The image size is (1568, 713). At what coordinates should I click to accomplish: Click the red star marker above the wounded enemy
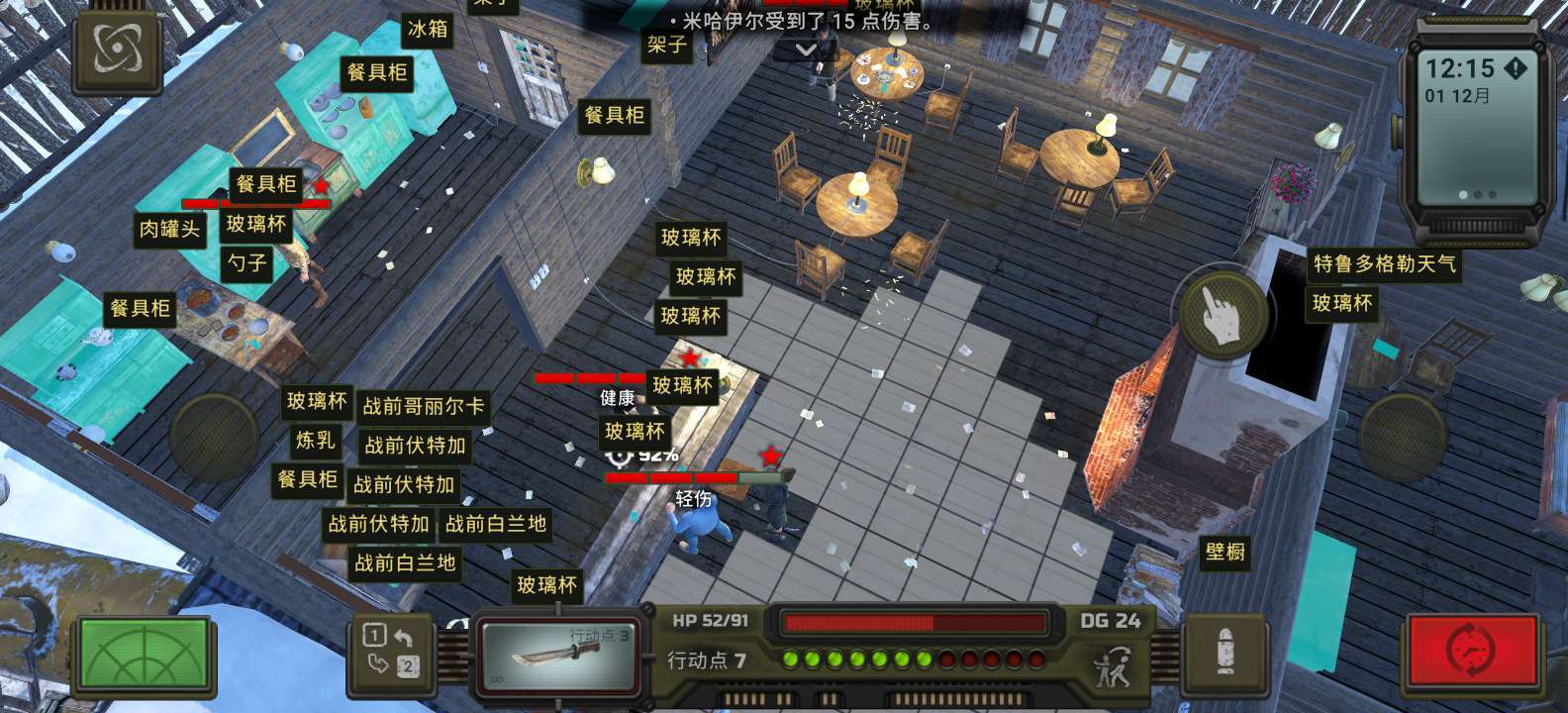[x=772, y=456]
